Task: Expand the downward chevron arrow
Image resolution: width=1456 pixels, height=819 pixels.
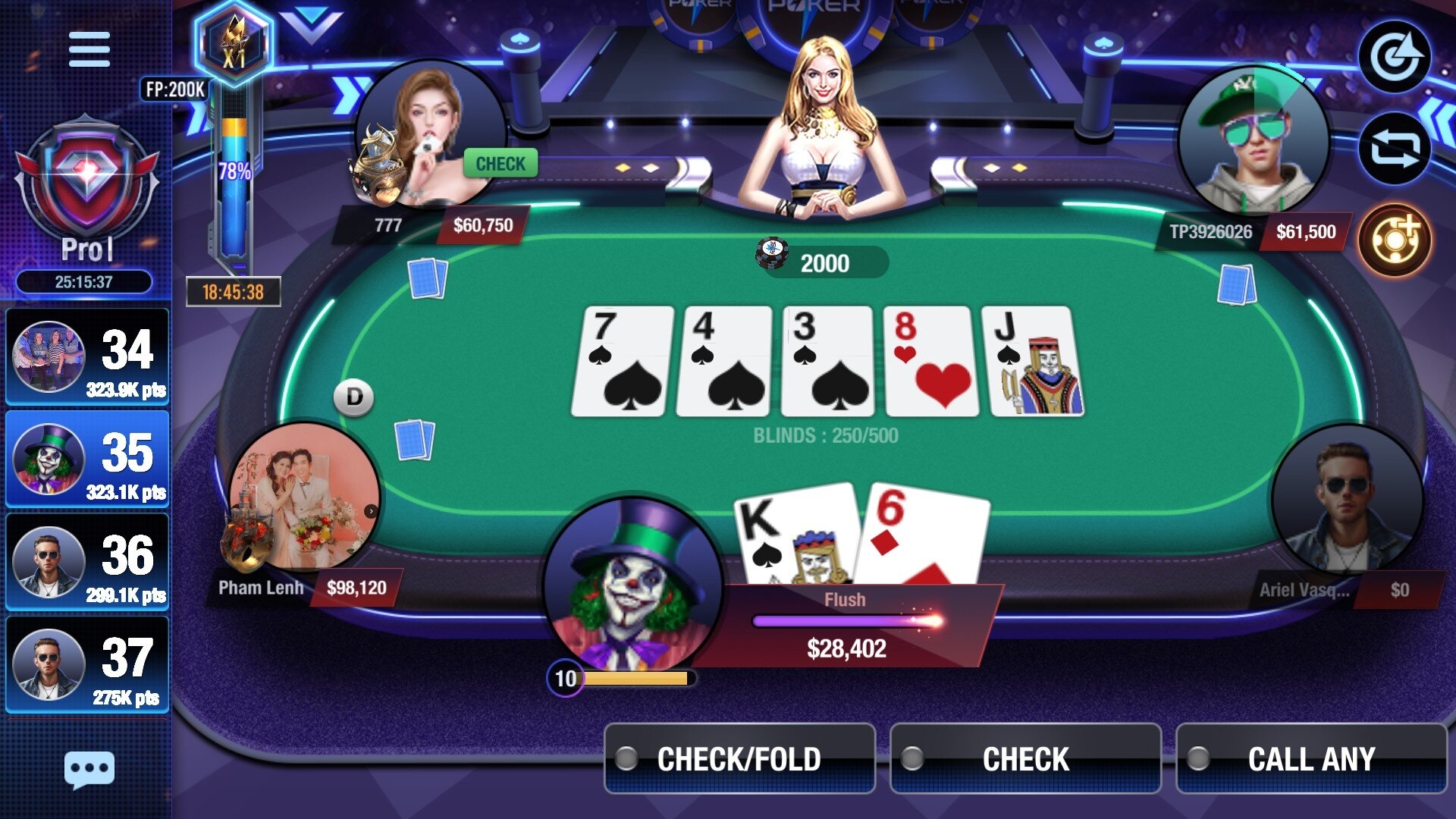Action: 311,23
